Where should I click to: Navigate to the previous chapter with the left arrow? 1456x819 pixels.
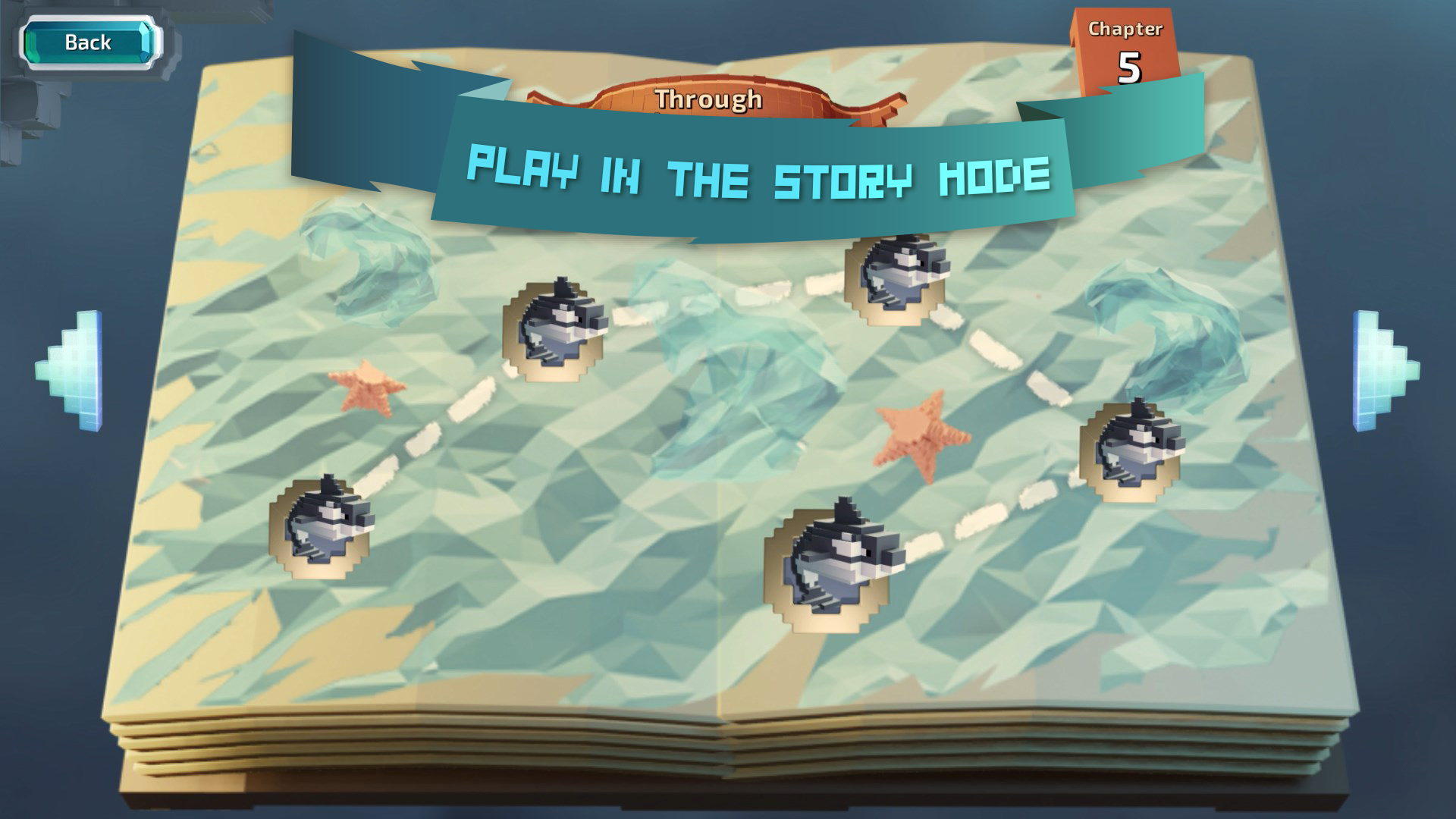click(72, 364)
